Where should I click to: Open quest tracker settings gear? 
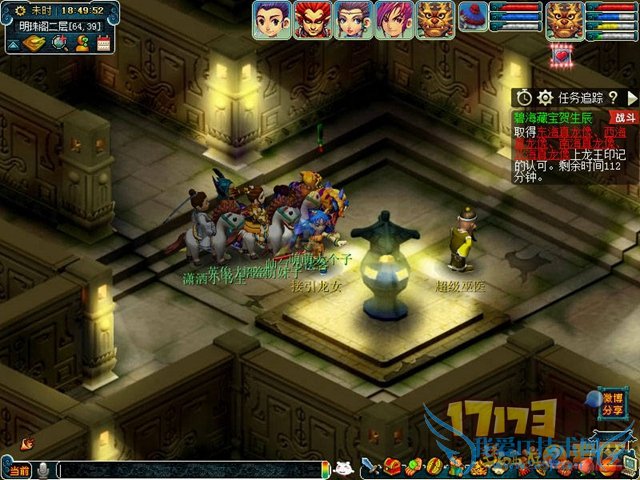pyautogui.click(x=545, y=97)
